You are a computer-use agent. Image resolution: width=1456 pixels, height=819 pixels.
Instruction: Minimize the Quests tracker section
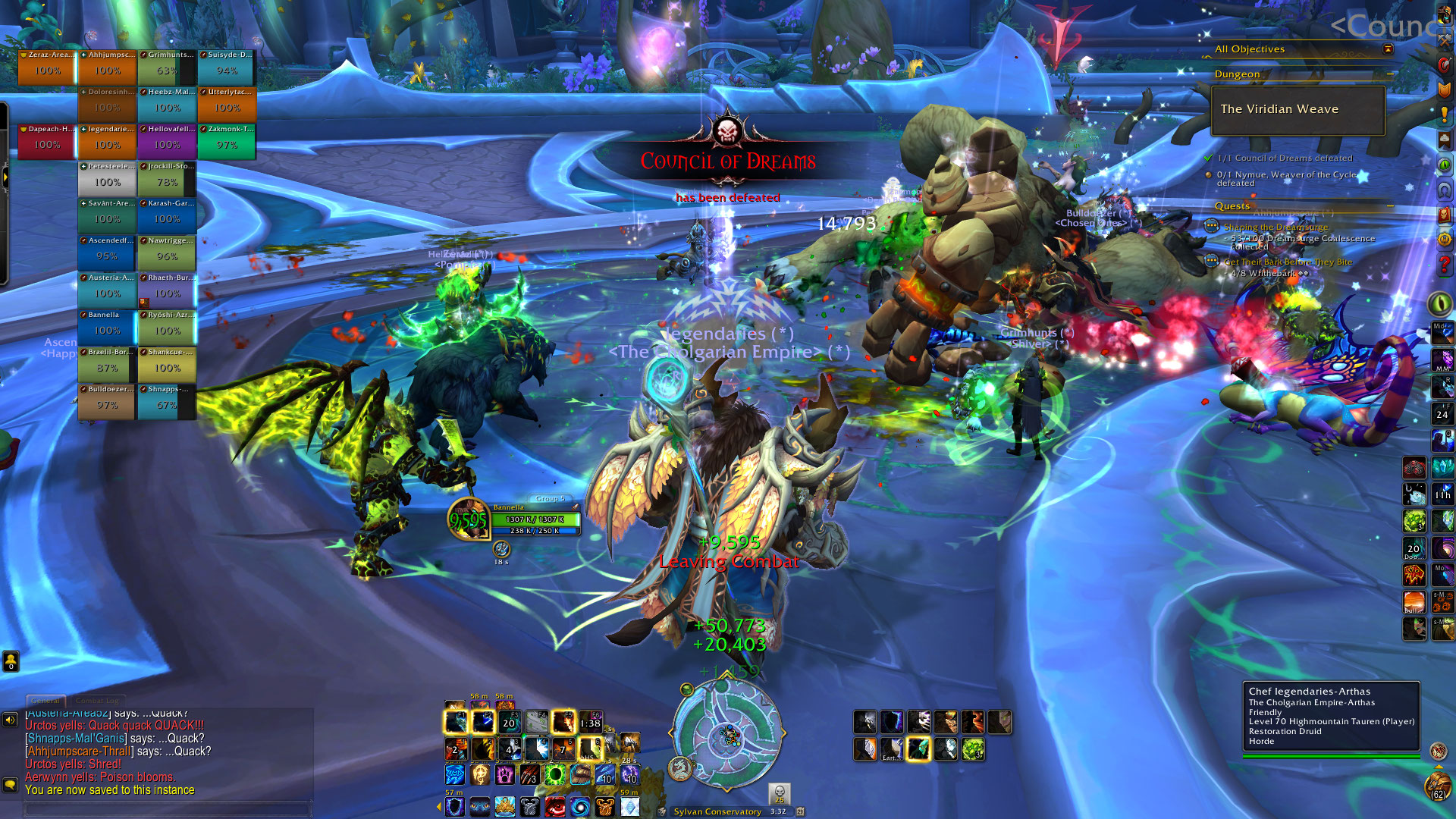tap(1391, 206)
